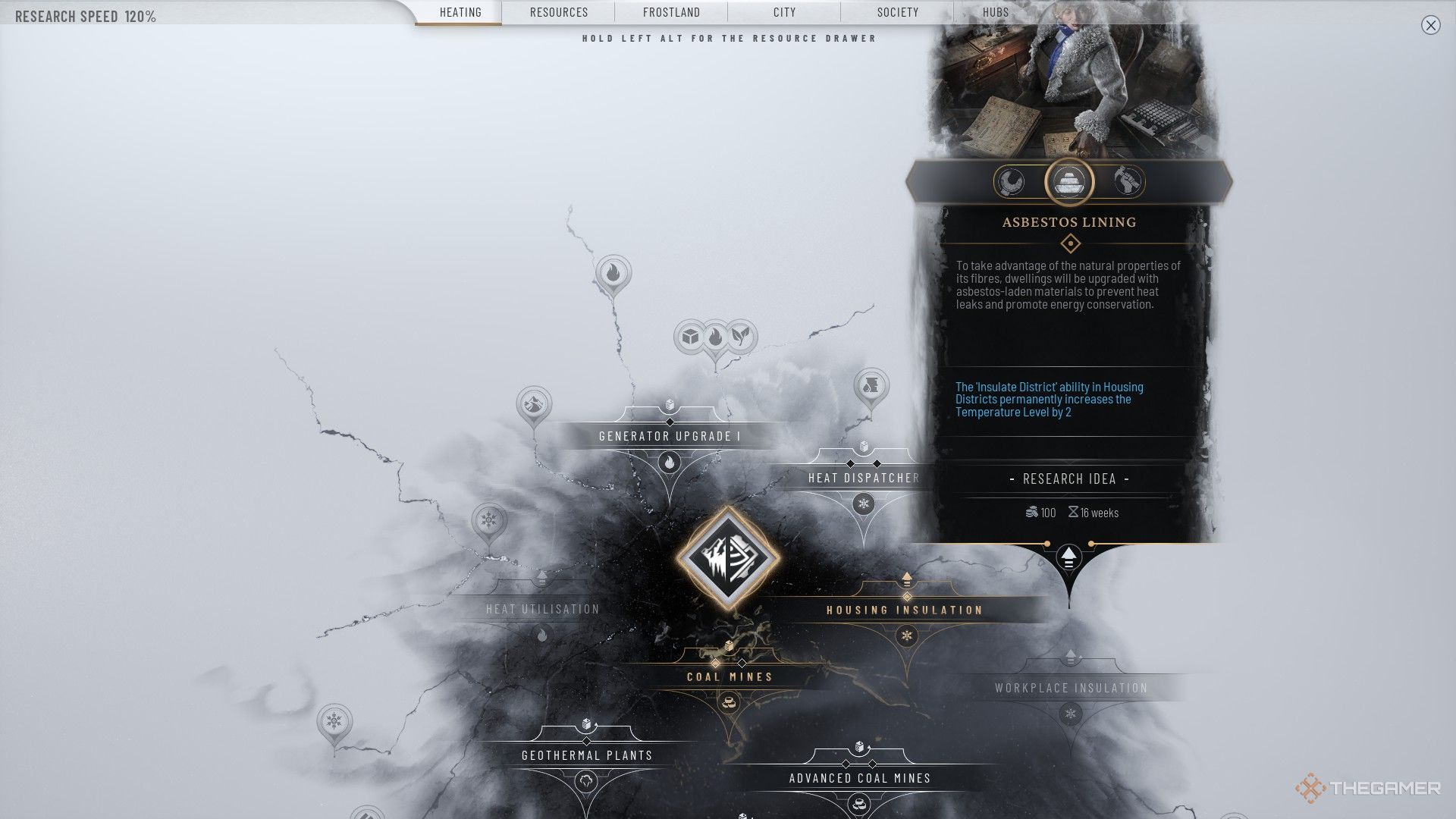The image size is (1456, 819).
Task: Select the left faction idea icon
Action: pos(1011,182)
